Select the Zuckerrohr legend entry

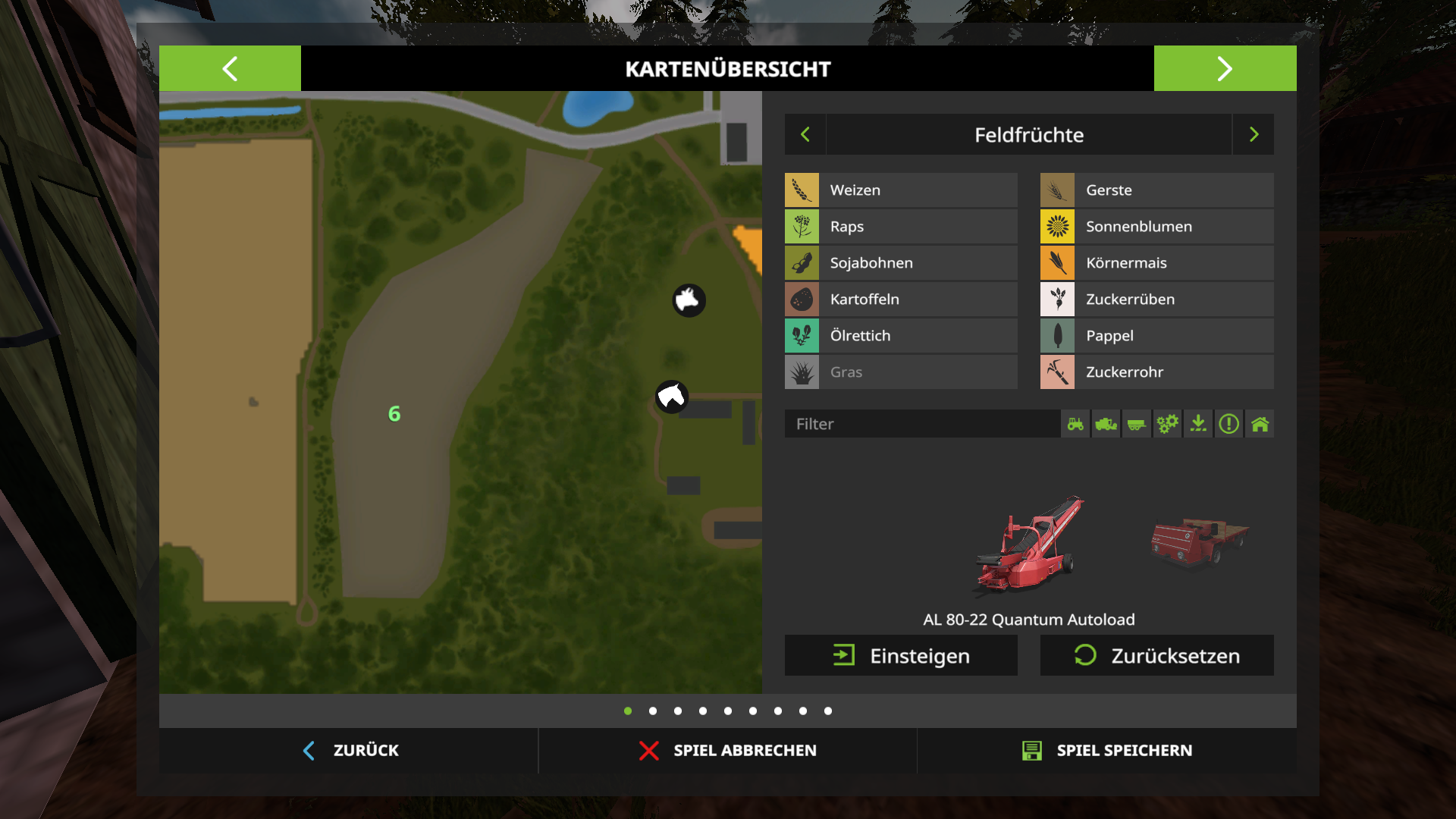[1156, 372]
